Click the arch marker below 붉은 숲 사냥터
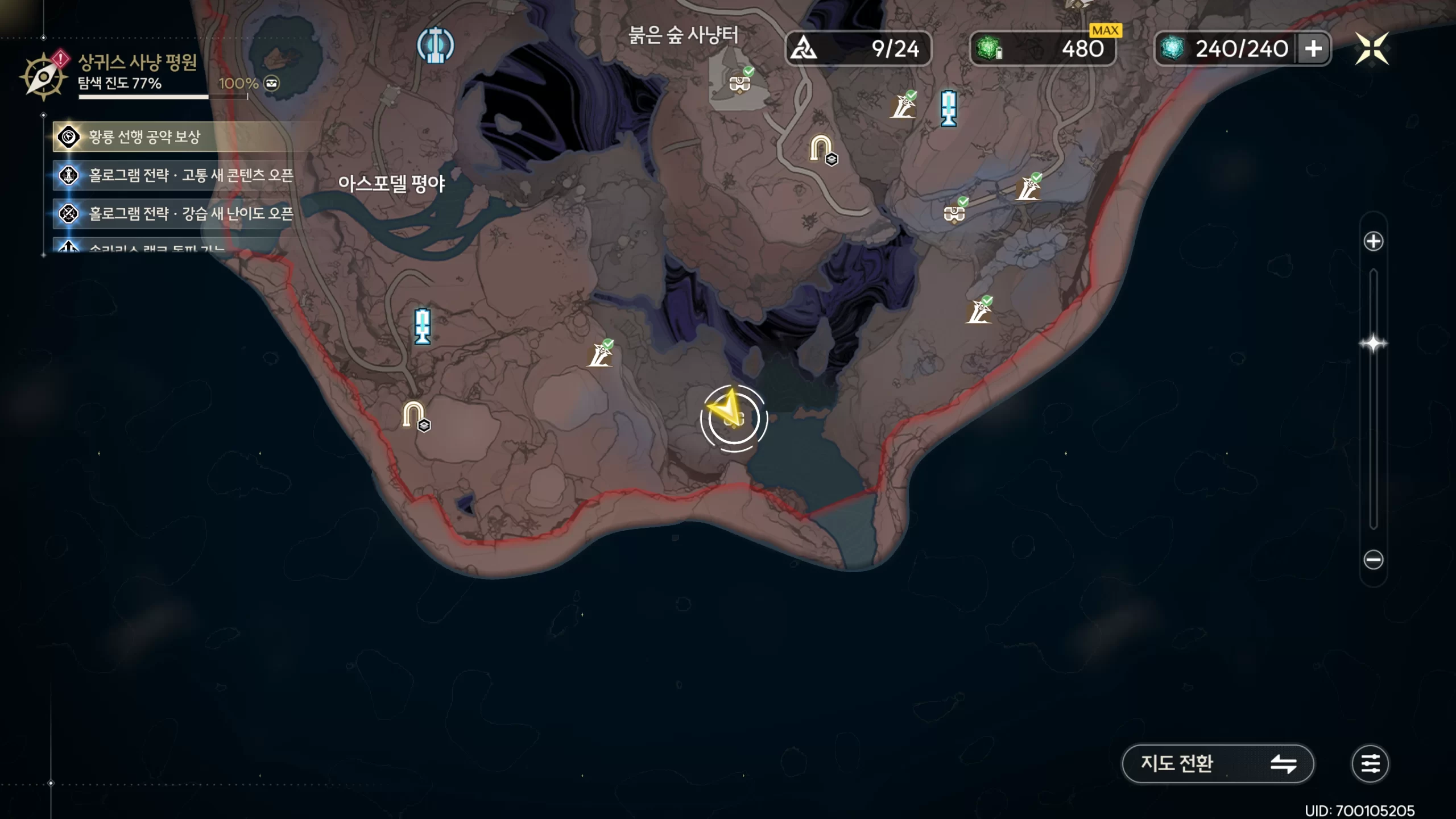This screenshot has height=819, width=1456. point(821,148)
